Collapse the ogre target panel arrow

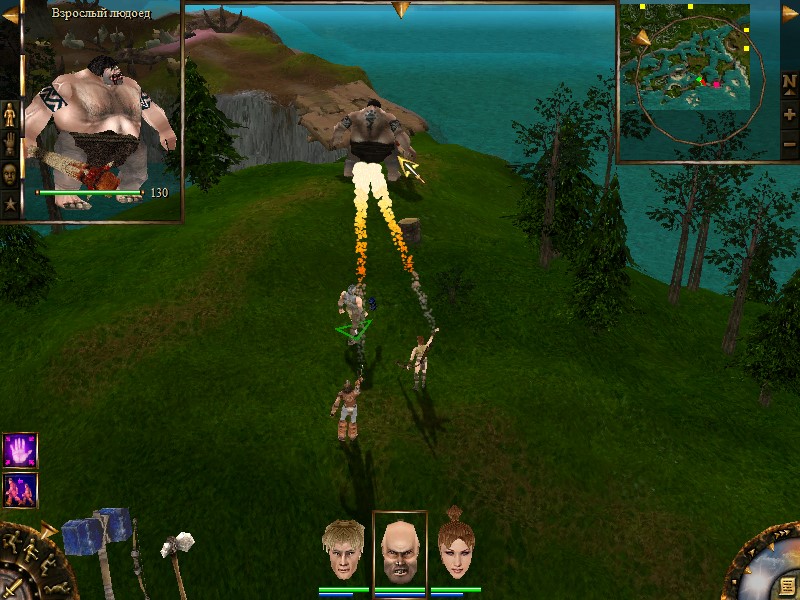tap(11, 15)
